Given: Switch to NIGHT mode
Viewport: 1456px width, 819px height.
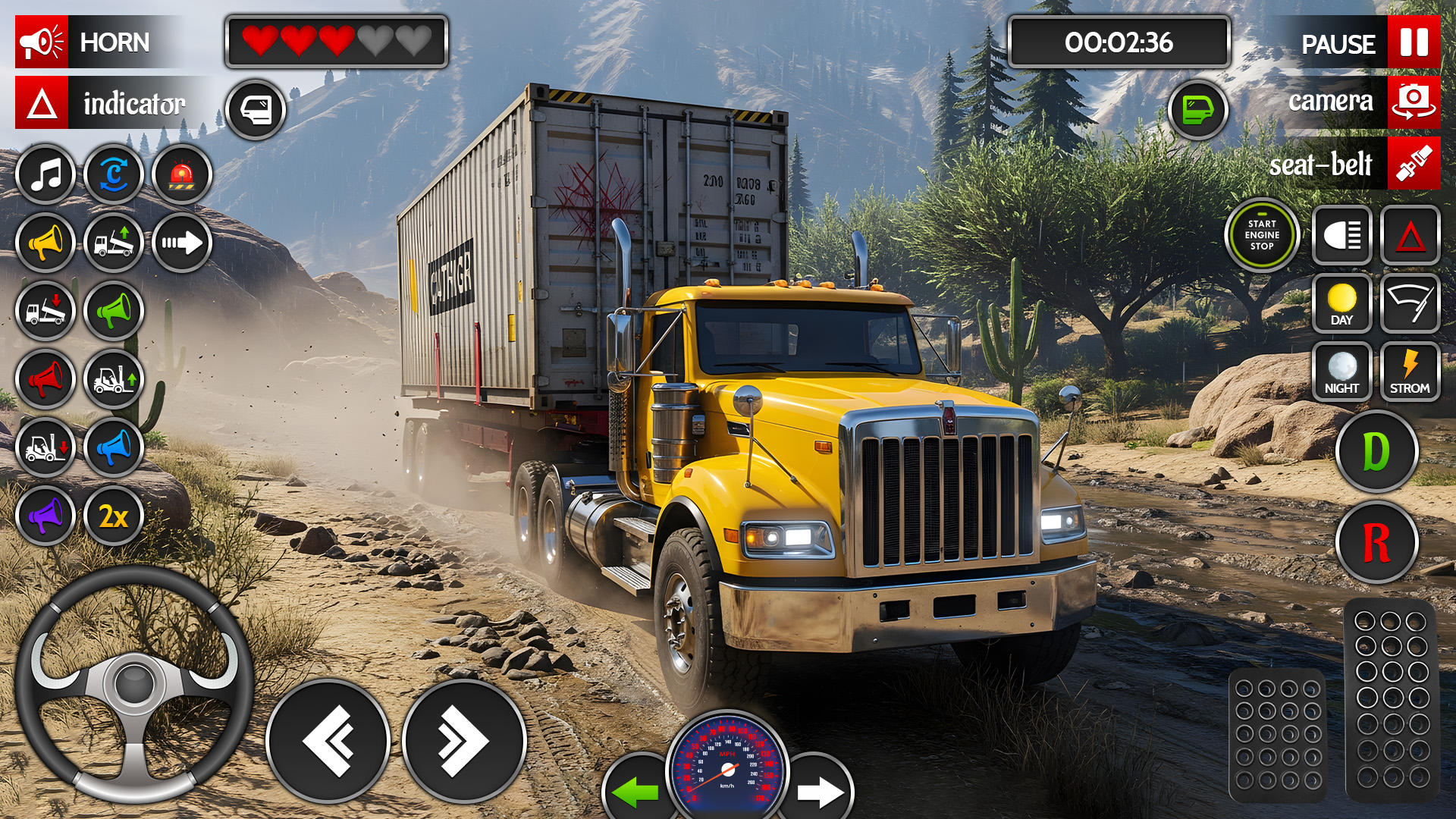Looking at the screenshot, I should (x=1341, y=372).
